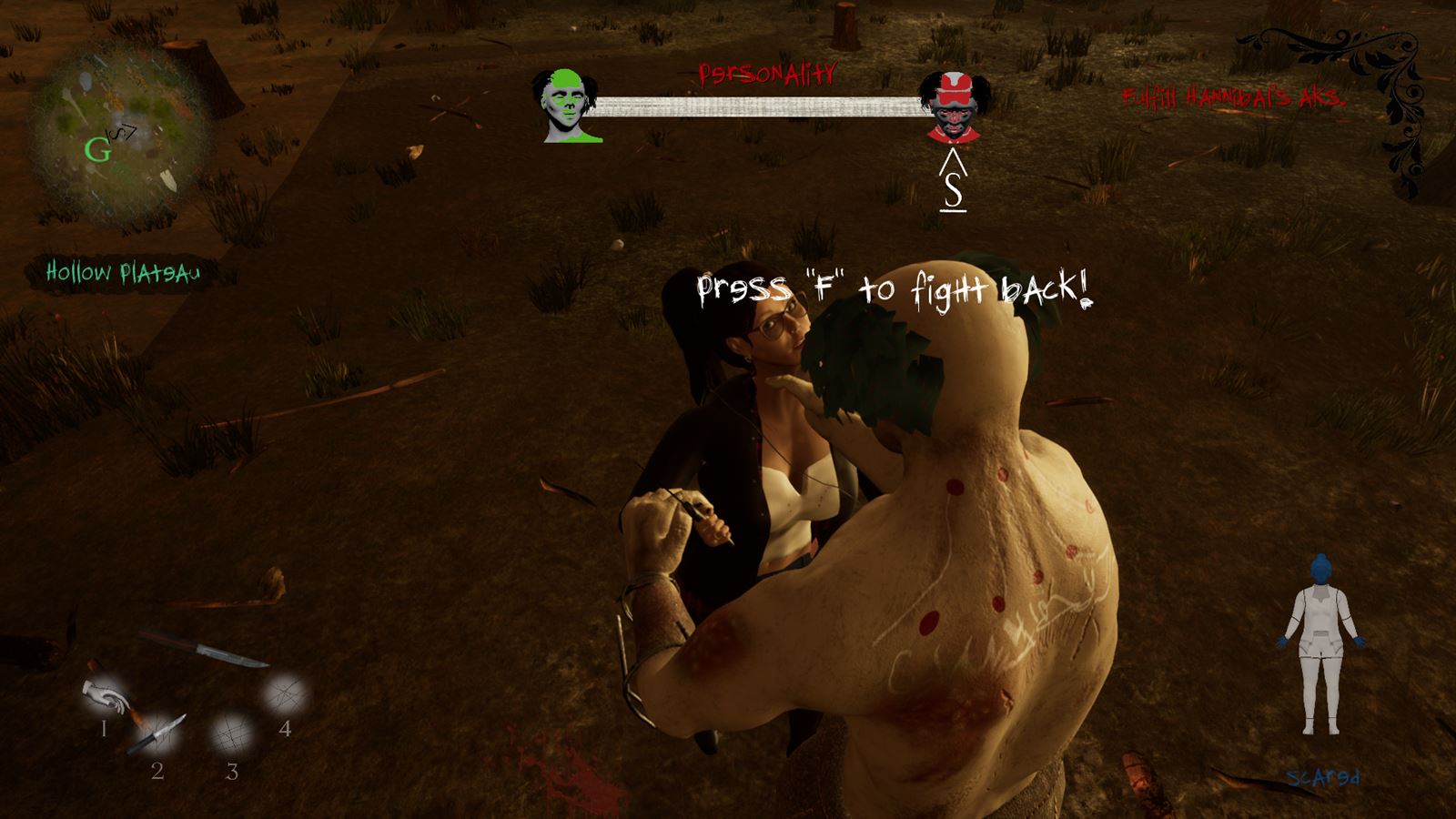1456x819 pixels.
Task: Select the bare hand slot 1
Action: 107,698
